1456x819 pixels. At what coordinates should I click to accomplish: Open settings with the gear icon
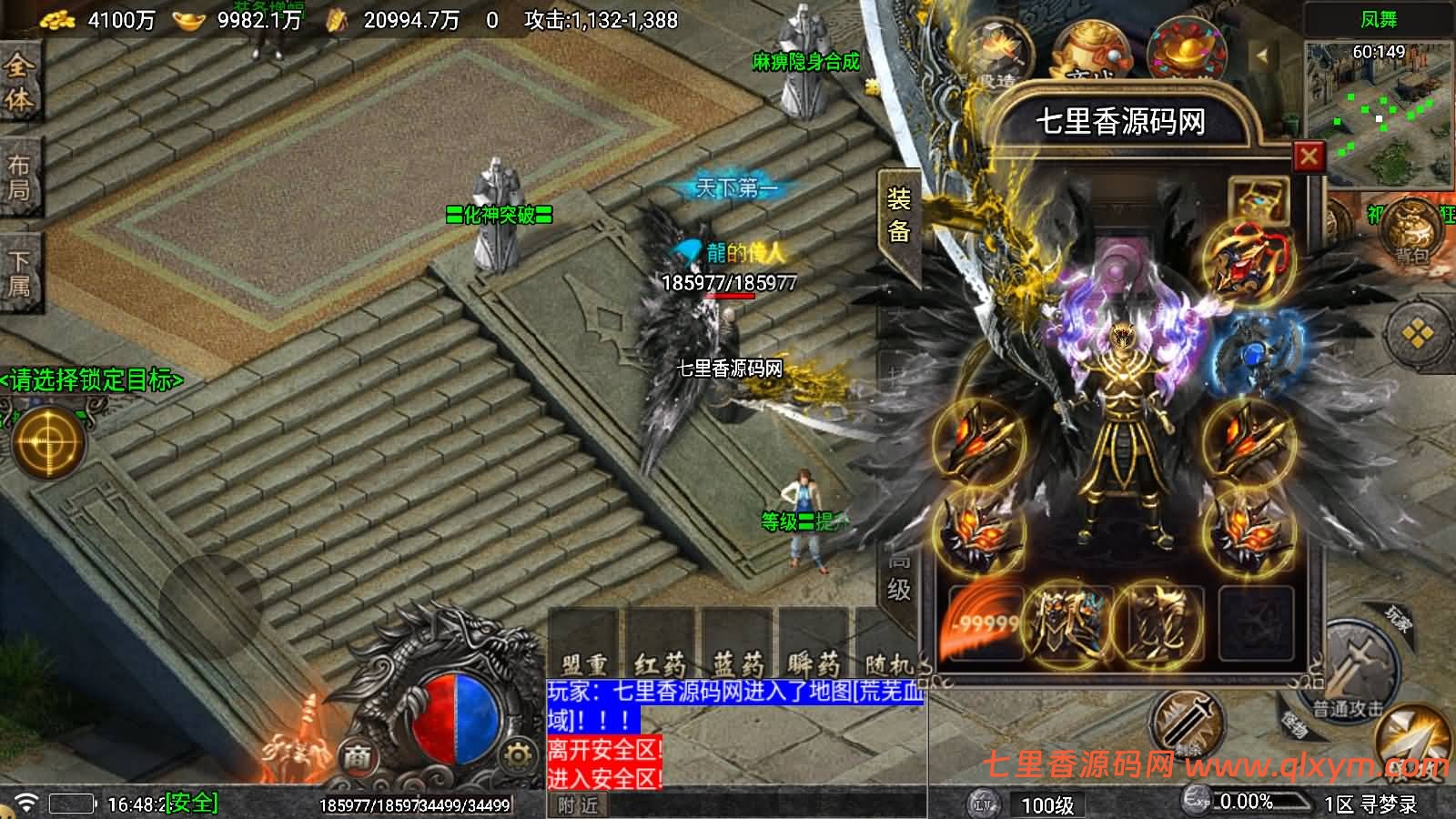(x=517, y=756)
